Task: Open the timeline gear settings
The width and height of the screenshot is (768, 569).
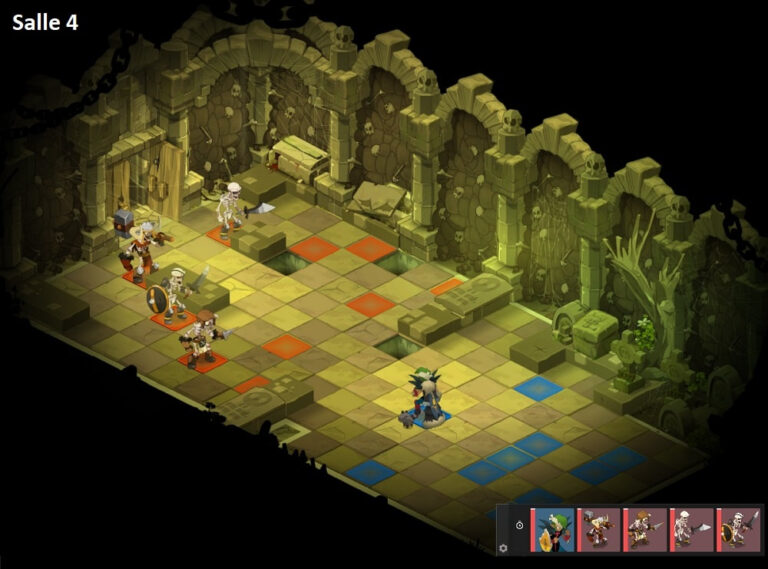Action: point(503,548)
